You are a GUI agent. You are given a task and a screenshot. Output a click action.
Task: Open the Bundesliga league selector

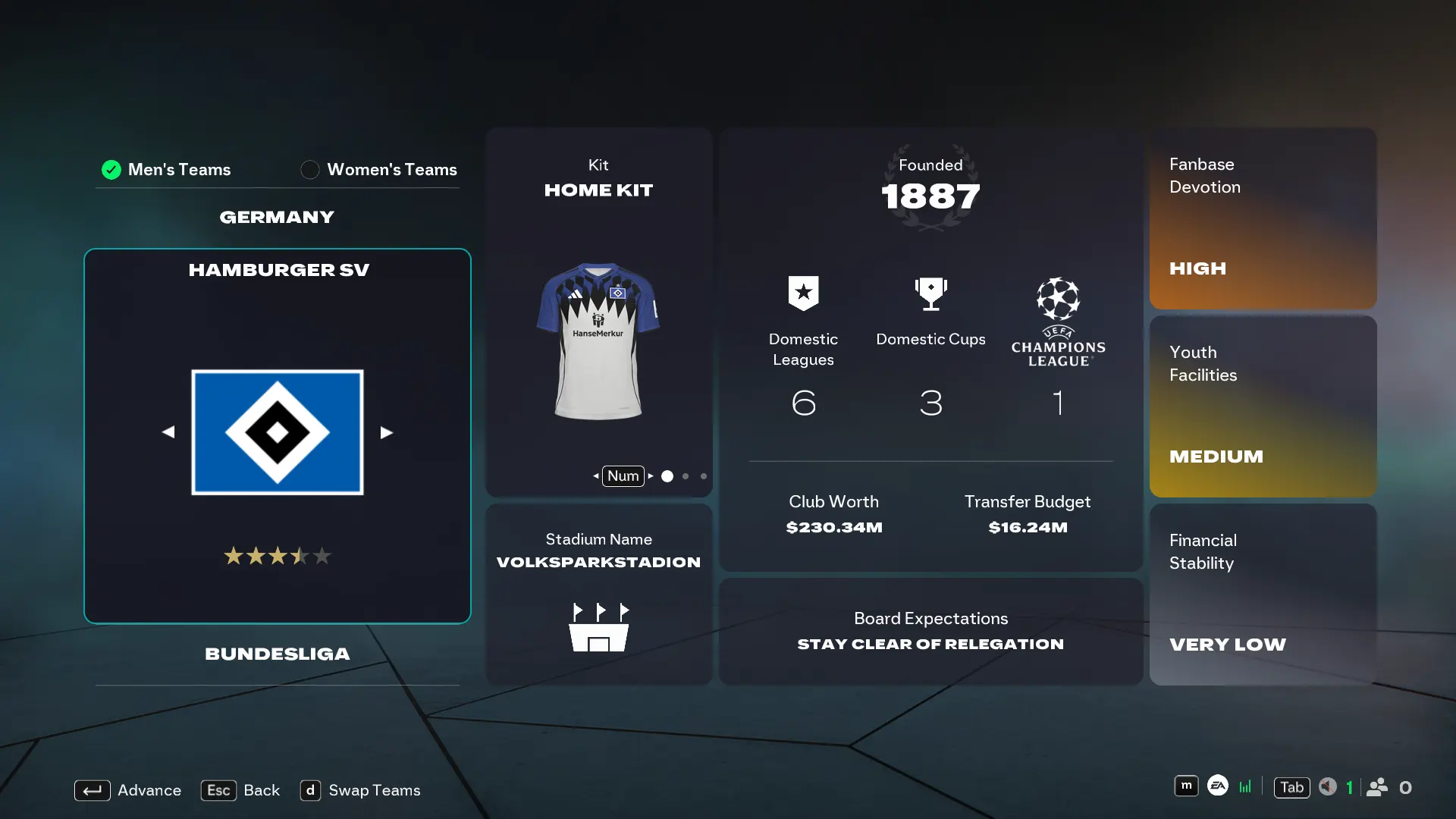278,654
